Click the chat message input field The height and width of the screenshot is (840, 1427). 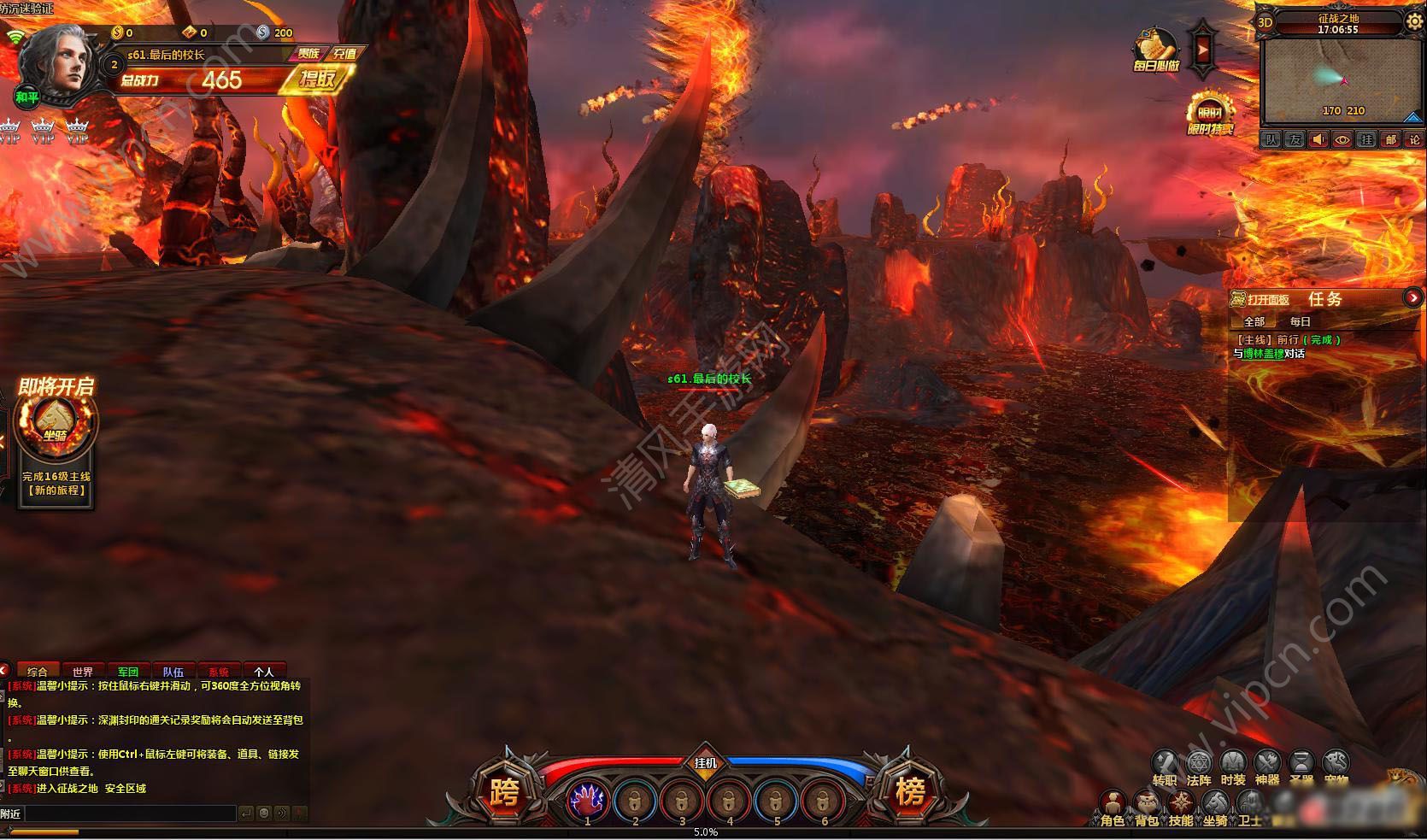130,814
